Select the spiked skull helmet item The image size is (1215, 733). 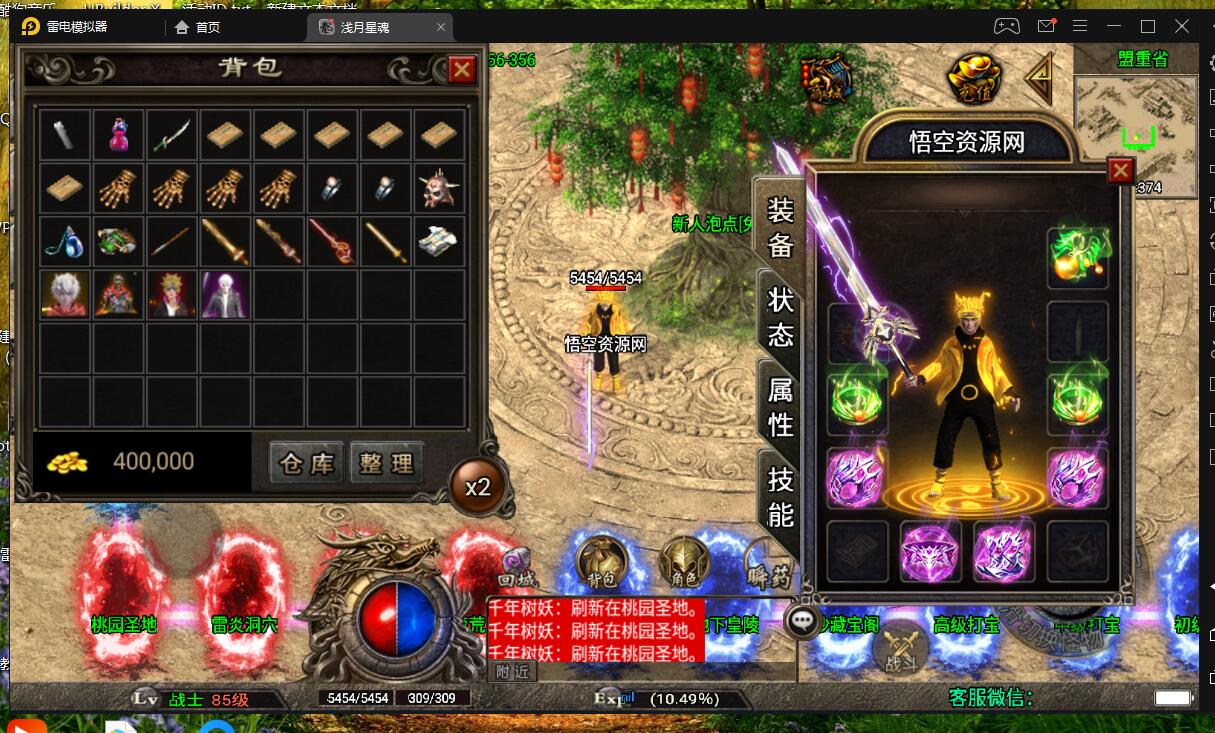tap(439, 187)
